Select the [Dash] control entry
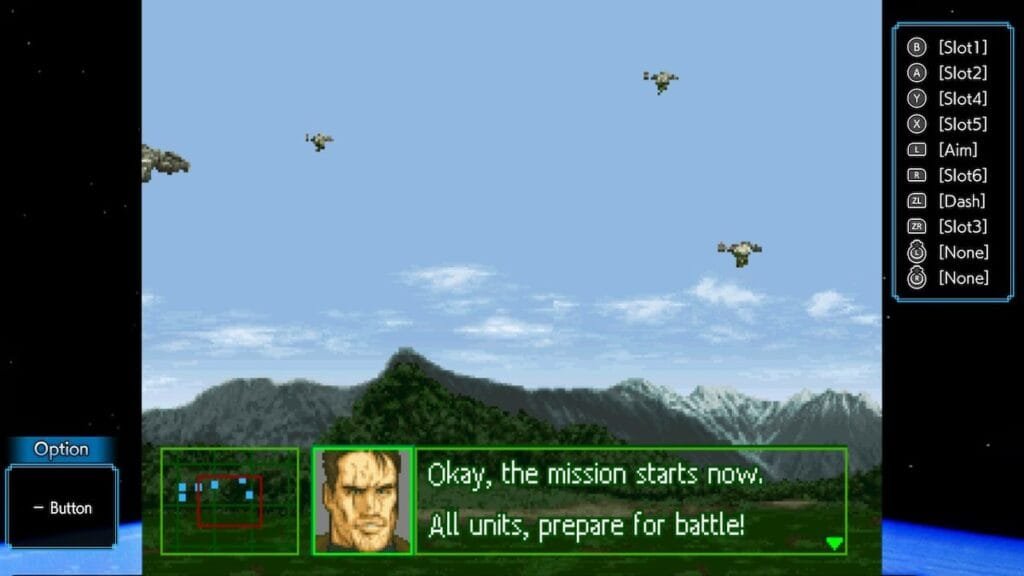 click(961, 201)
